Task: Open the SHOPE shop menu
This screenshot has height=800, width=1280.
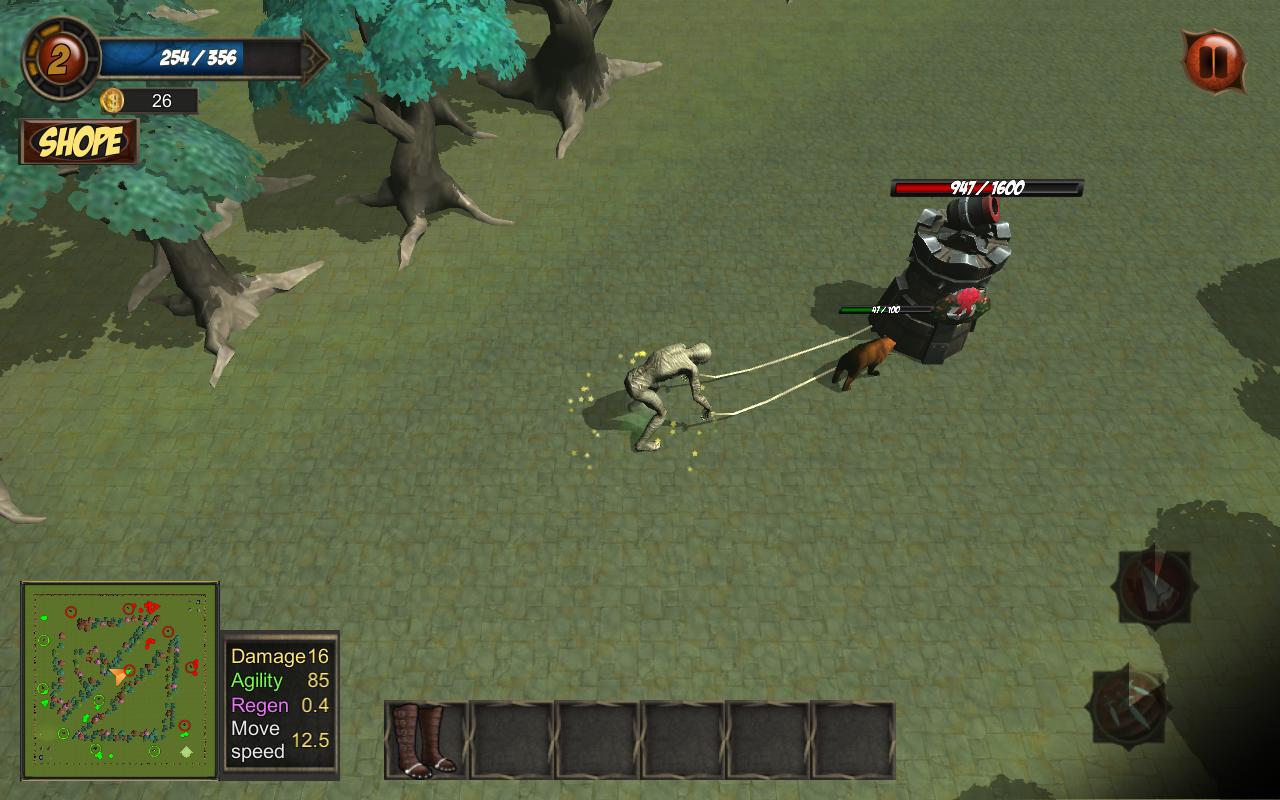Action: tap(79, 142)
